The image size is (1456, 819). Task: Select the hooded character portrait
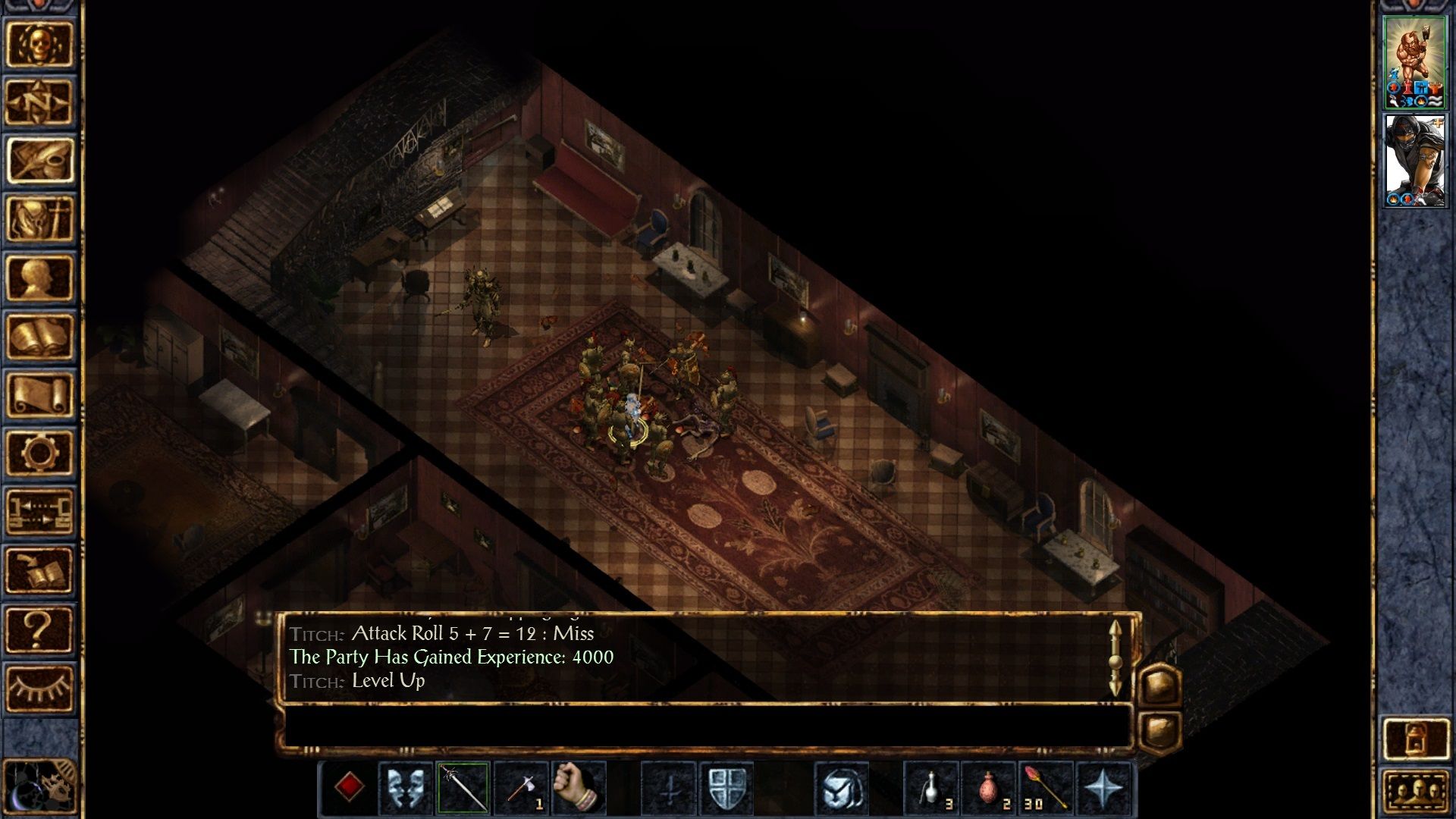click(x=1415, y=160)
